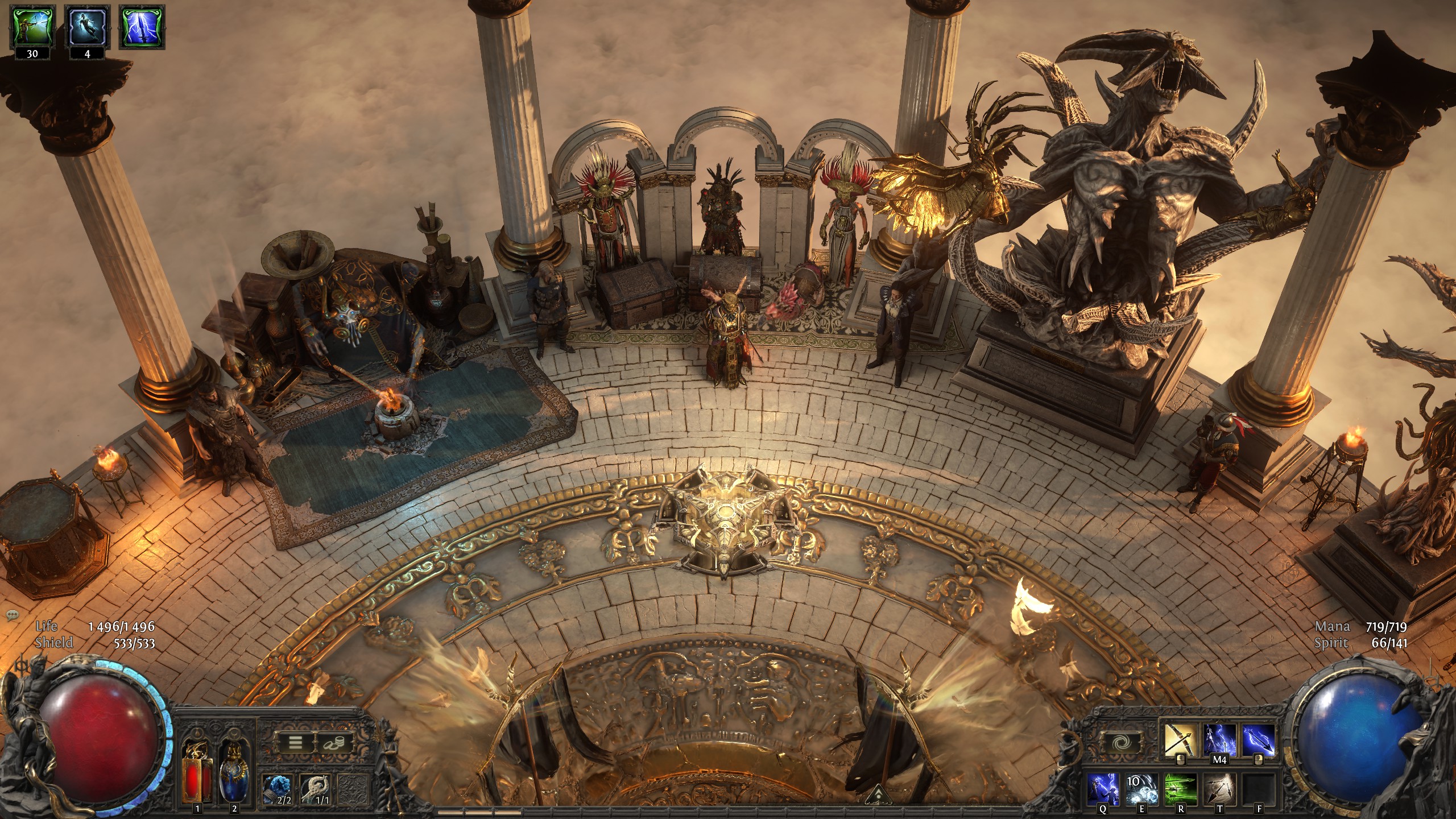Inspect the lightning sword buff icon
1456x819 pixels.
[x=142, y=27]
